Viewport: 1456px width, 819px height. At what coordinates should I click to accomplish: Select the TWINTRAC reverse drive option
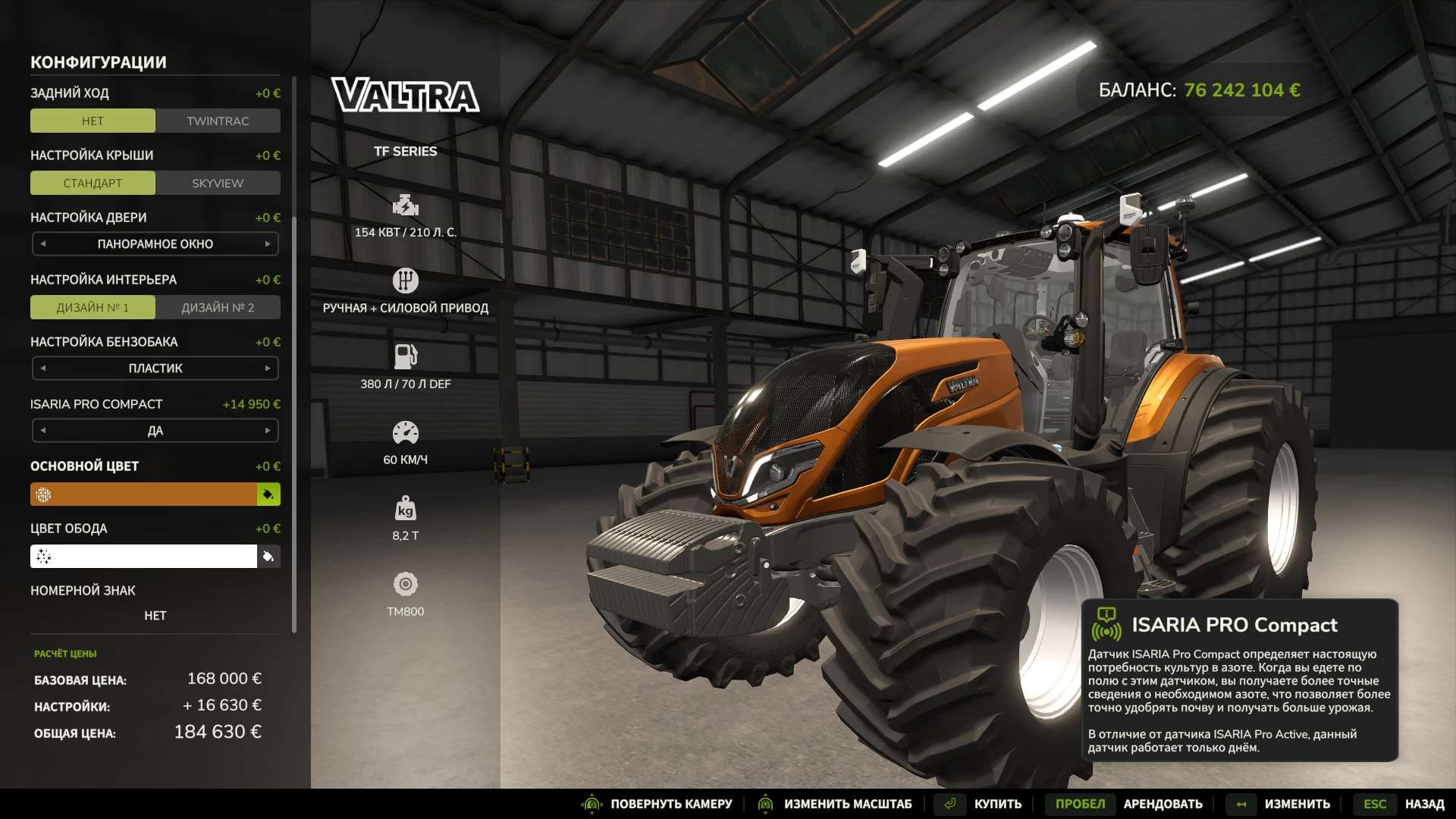[218, 121]
